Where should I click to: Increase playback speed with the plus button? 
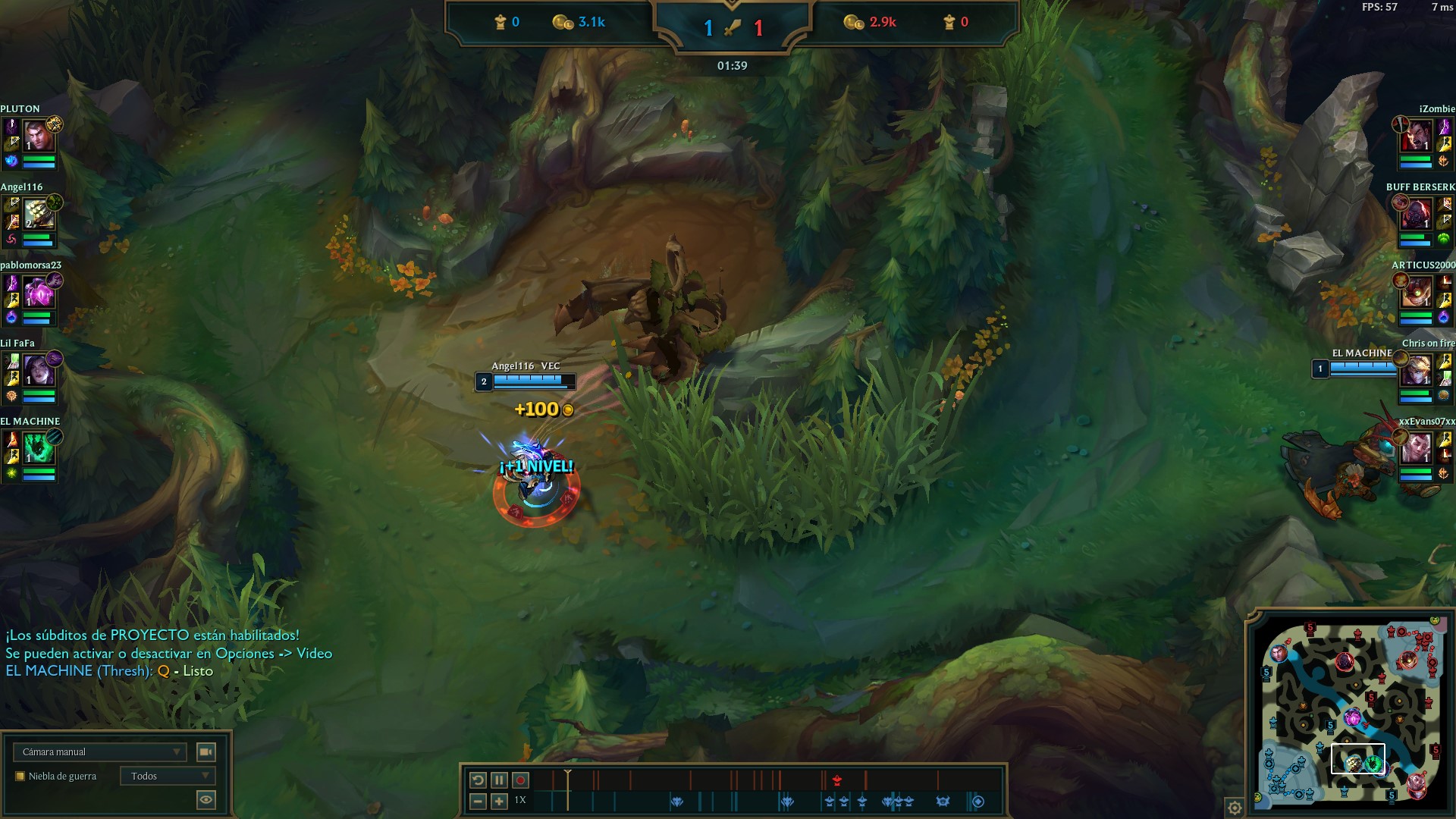499,801
